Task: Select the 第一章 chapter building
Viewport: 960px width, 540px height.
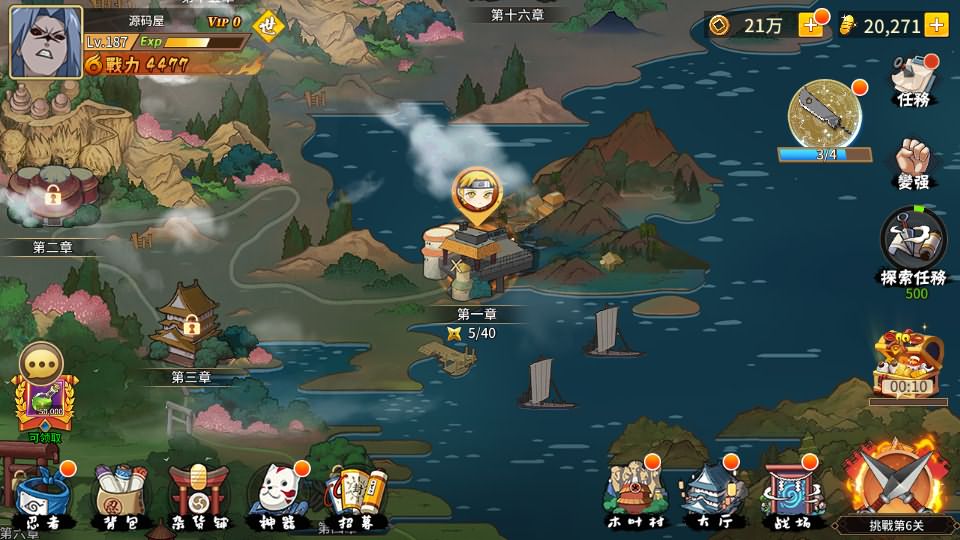Action: pos(470,256)
